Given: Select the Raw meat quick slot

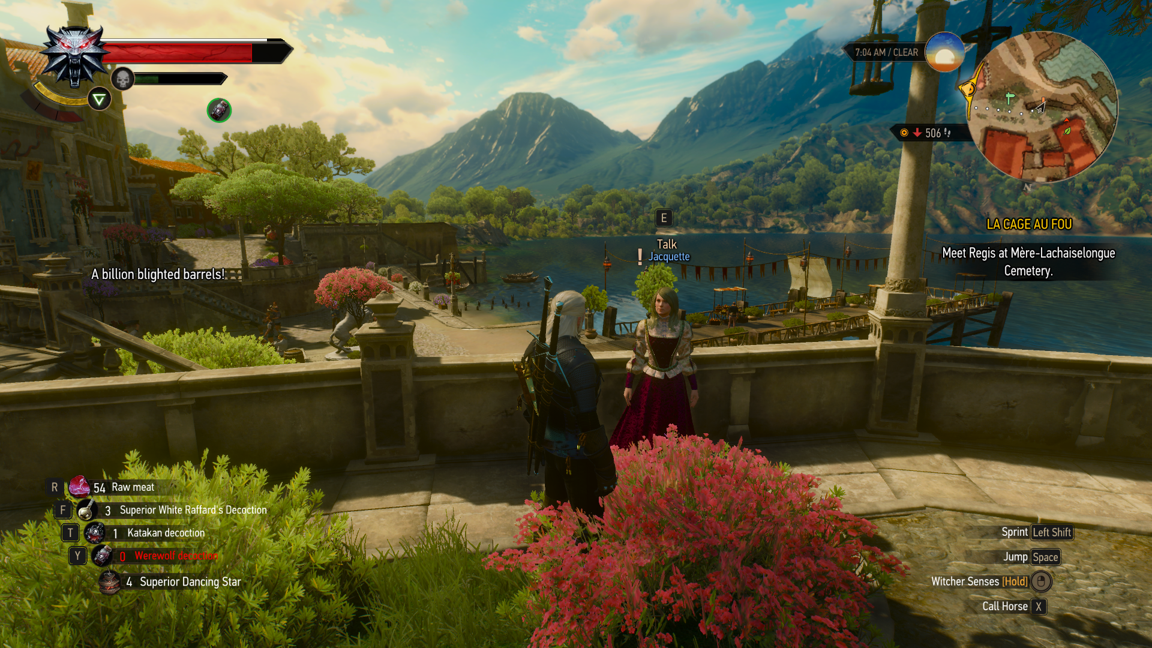Looking at the screenshot, I should 80,487.
